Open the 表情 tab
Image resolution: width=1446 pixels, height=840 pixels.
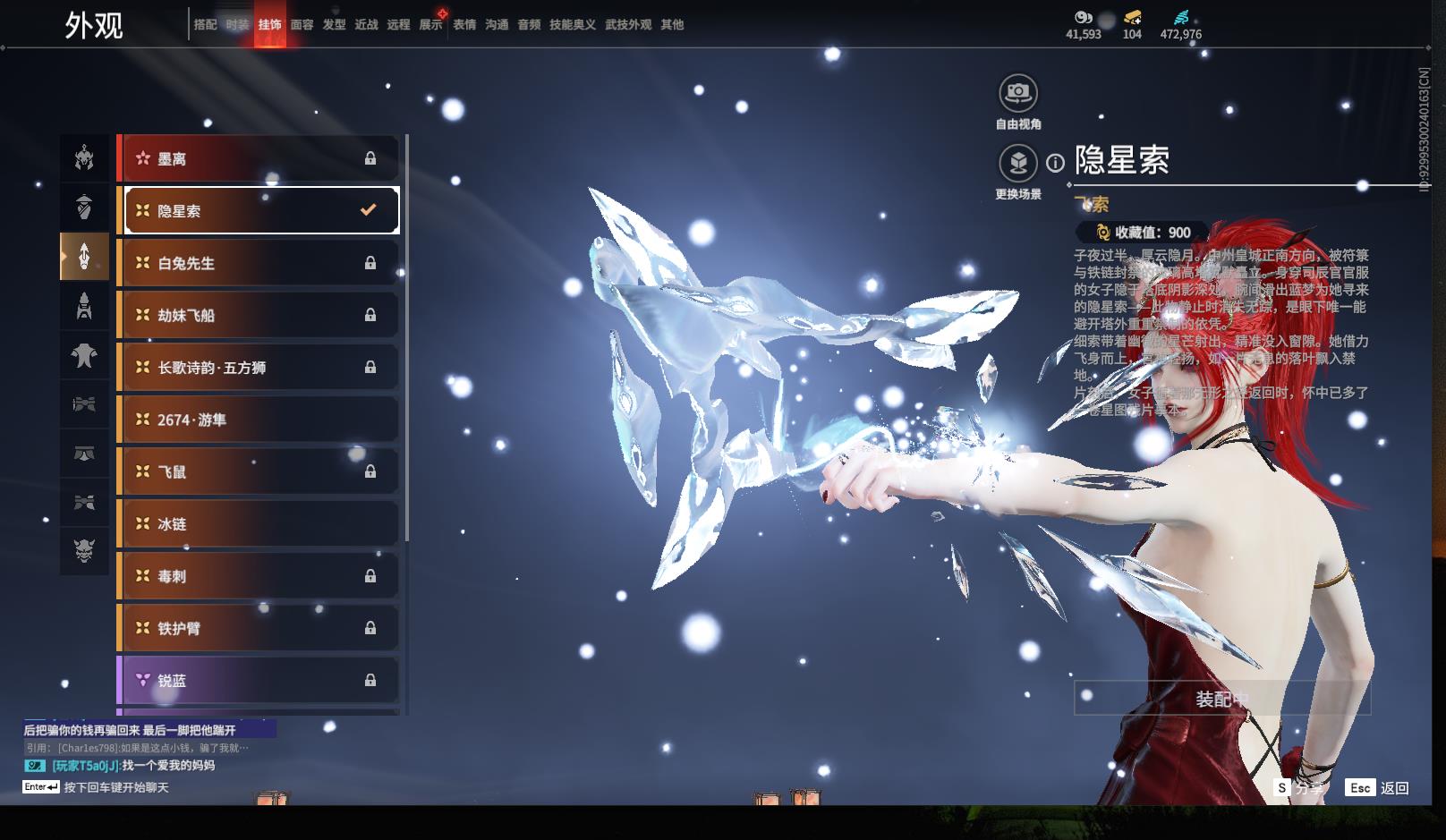tap(464, 25)
